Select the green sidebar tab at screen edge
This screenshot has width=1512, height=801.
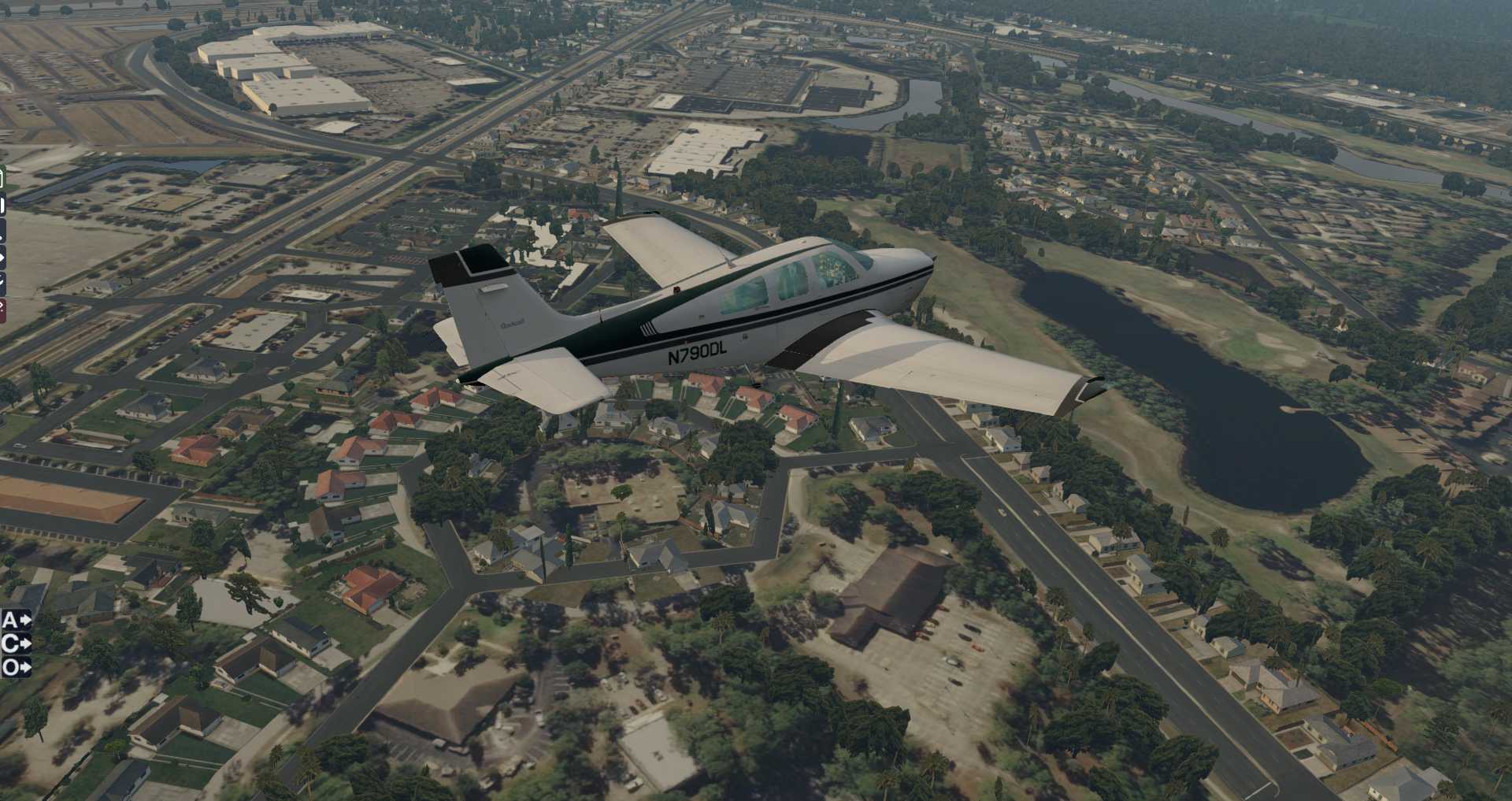[2, 178]
